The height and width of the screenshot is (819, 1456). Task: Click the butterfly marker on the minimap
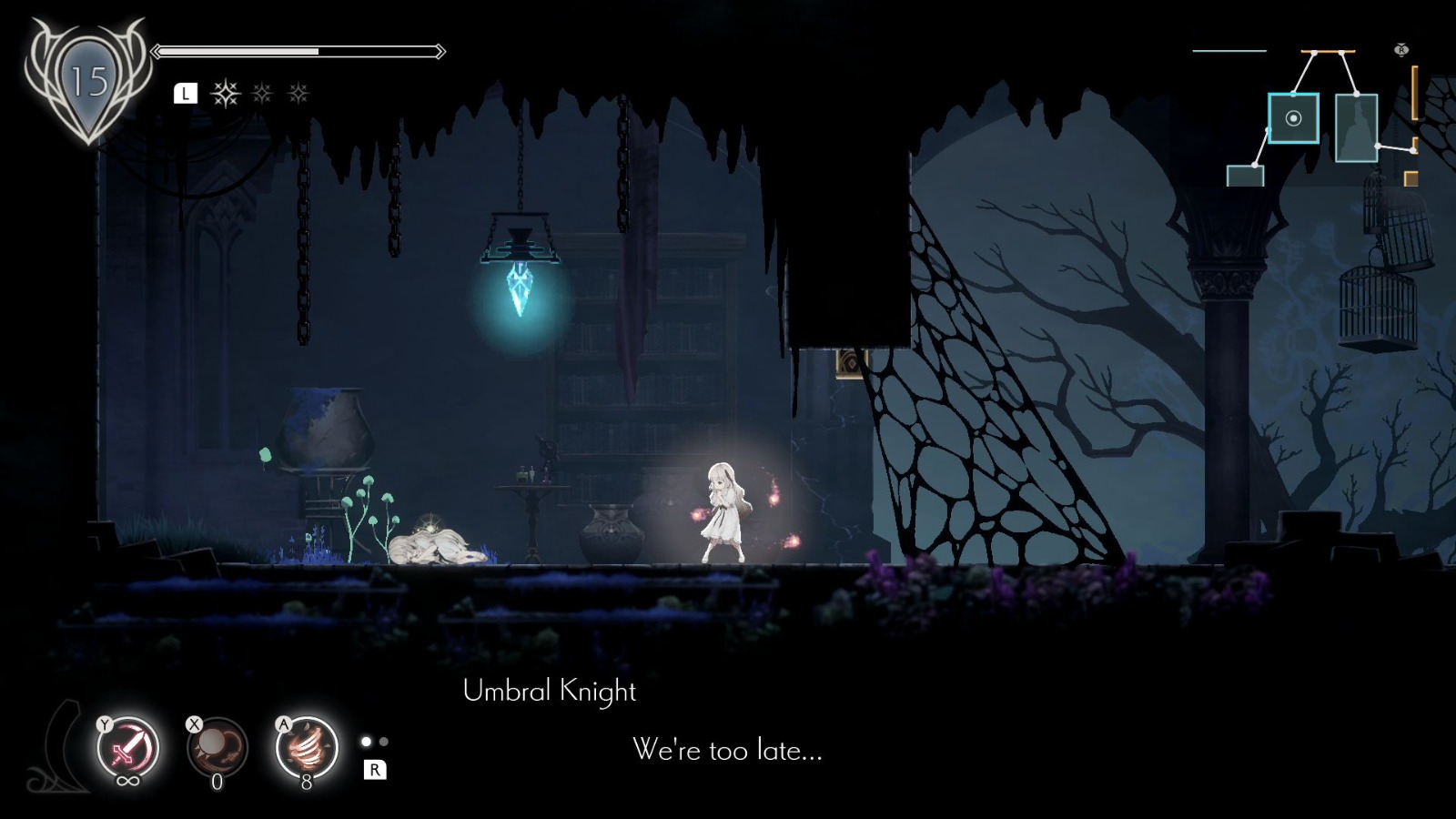coord(1402,49)
